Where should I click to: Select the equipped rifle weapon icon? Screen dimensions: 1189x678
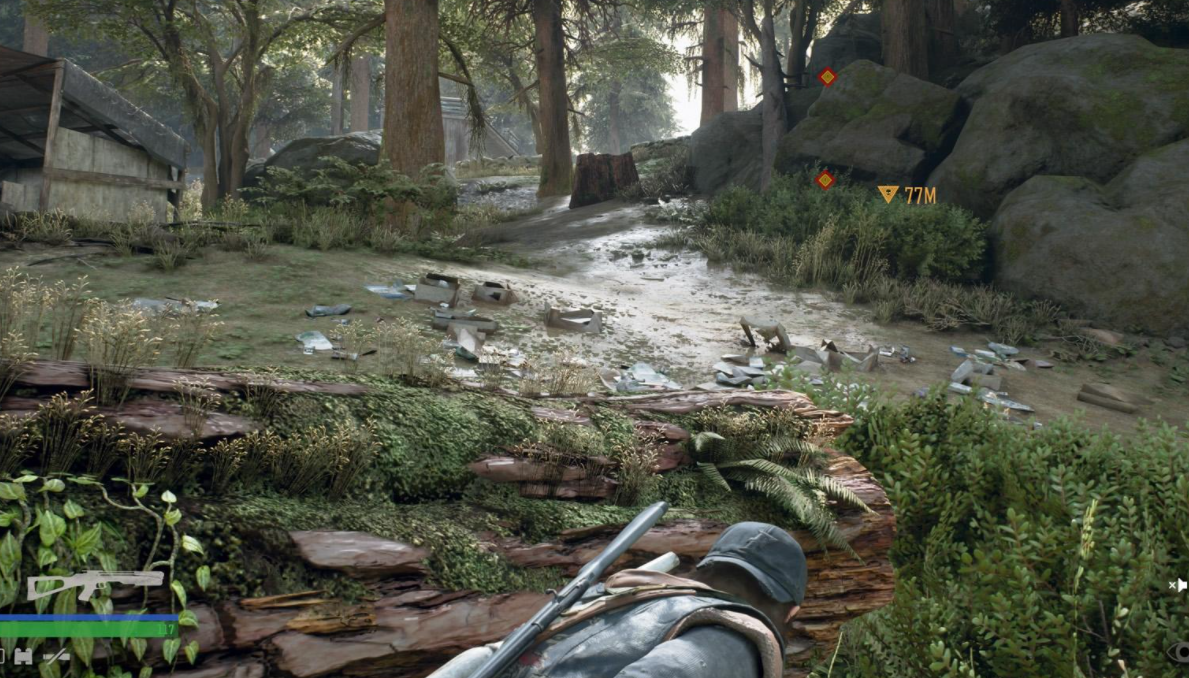[x=94, y=583]
